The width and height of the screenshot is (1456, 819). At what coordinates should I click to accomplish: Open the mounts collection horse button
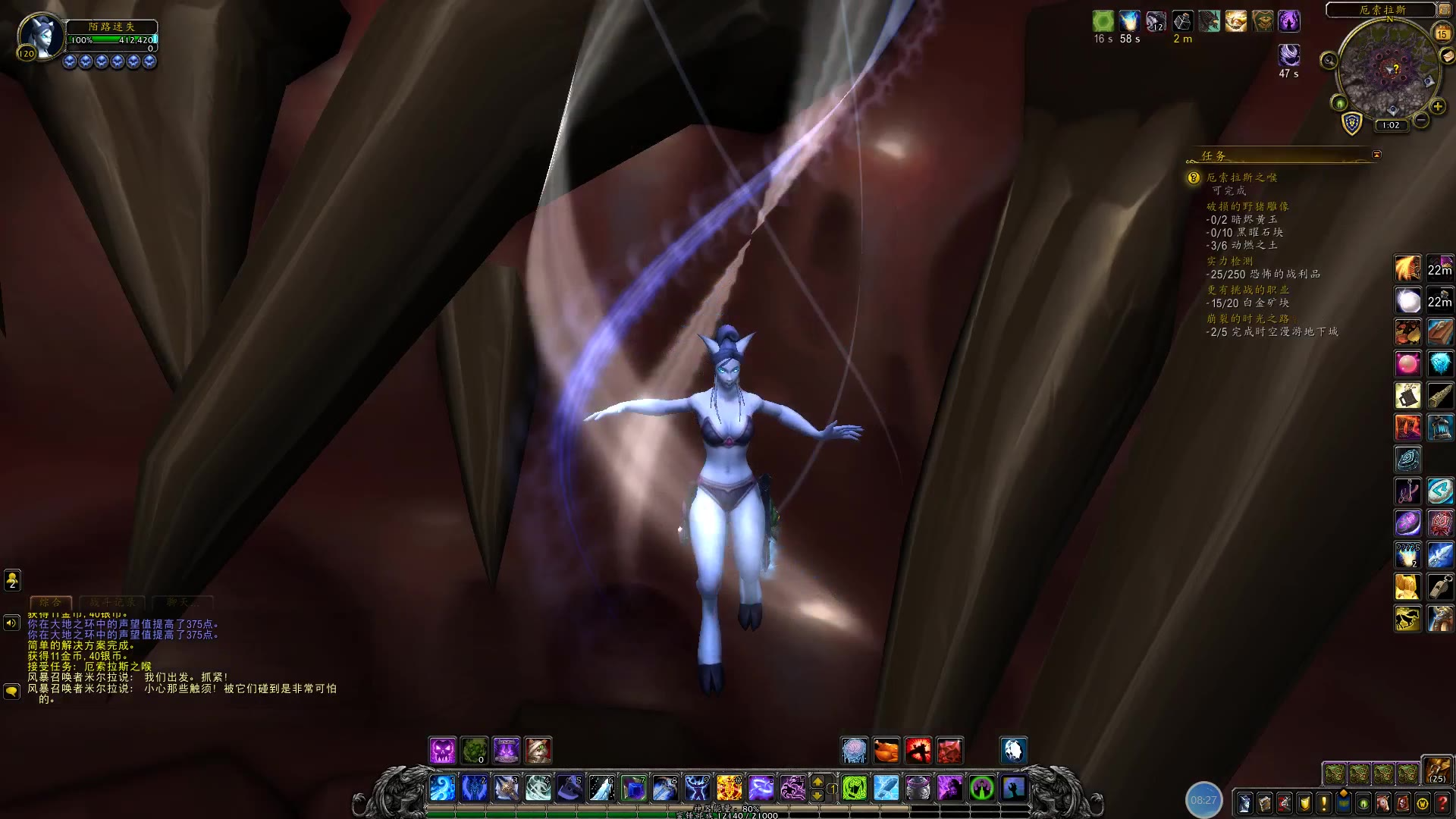(1383, 802)
